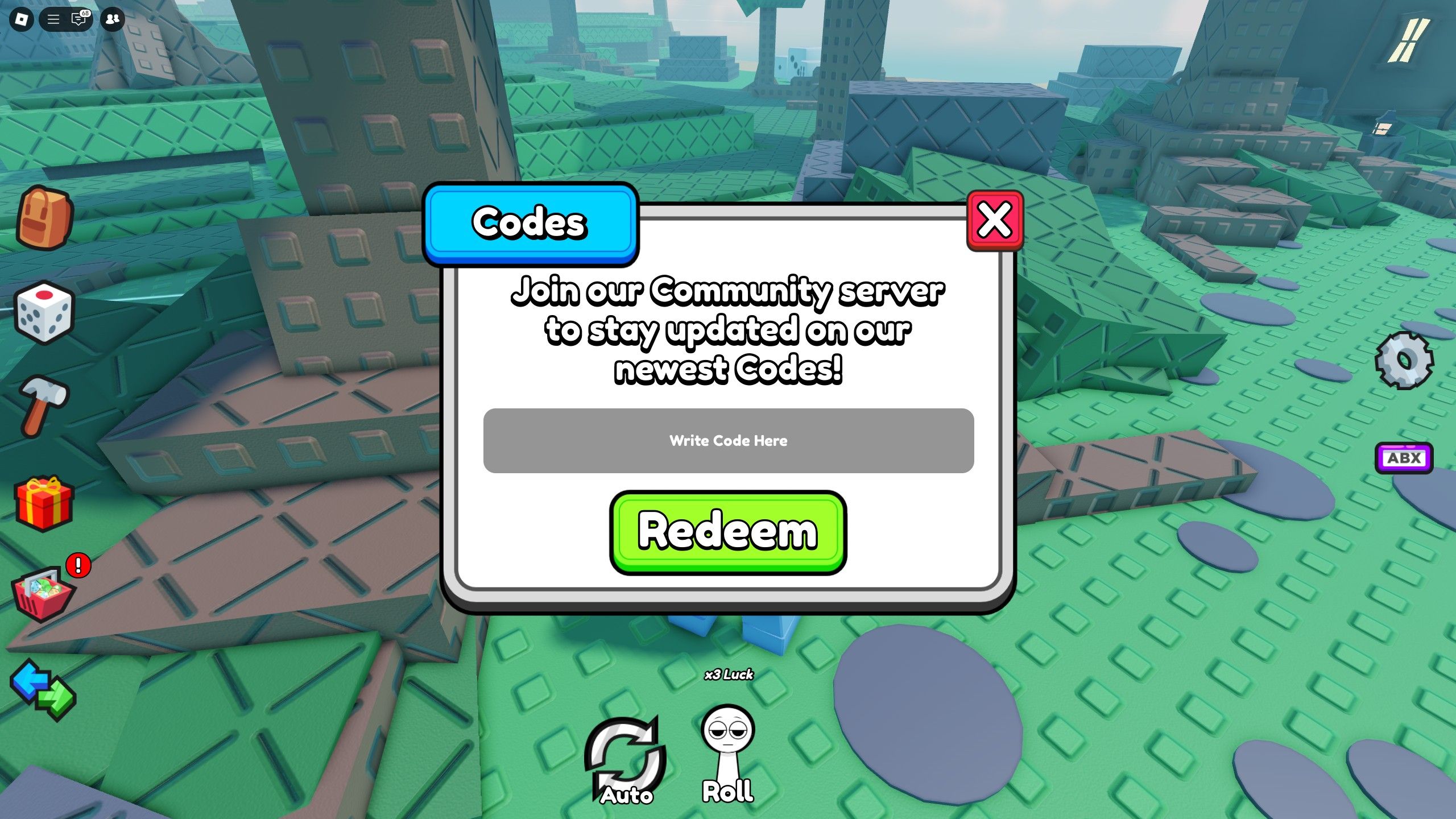Viewport: 1456px width, 819px height.
Task: Open chat with 68 notifications
Action: [x=78, y=19]
